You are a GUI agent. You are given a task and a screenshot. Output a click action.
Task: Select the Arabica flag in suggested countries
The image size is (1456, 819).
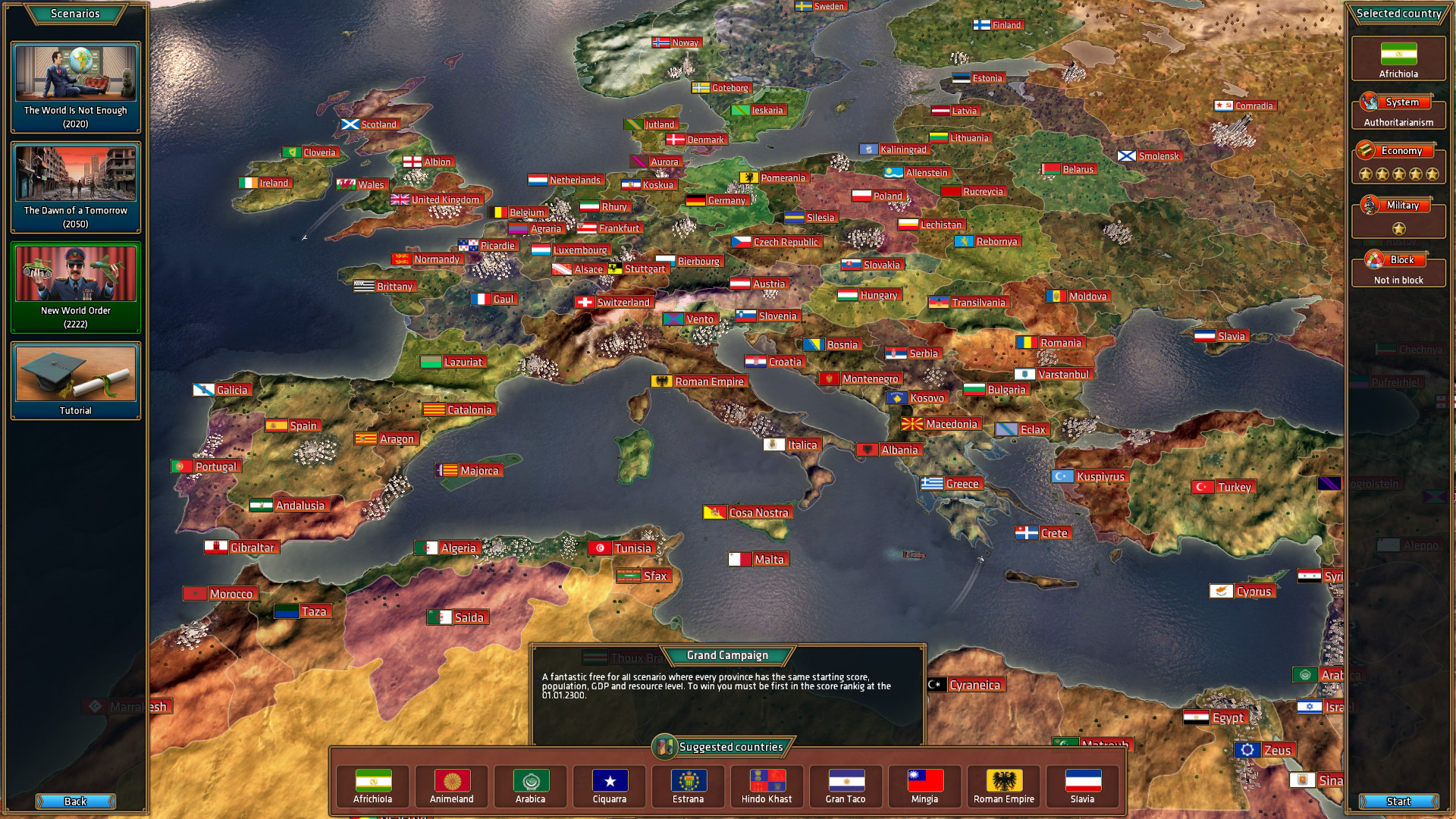point(530,782)
